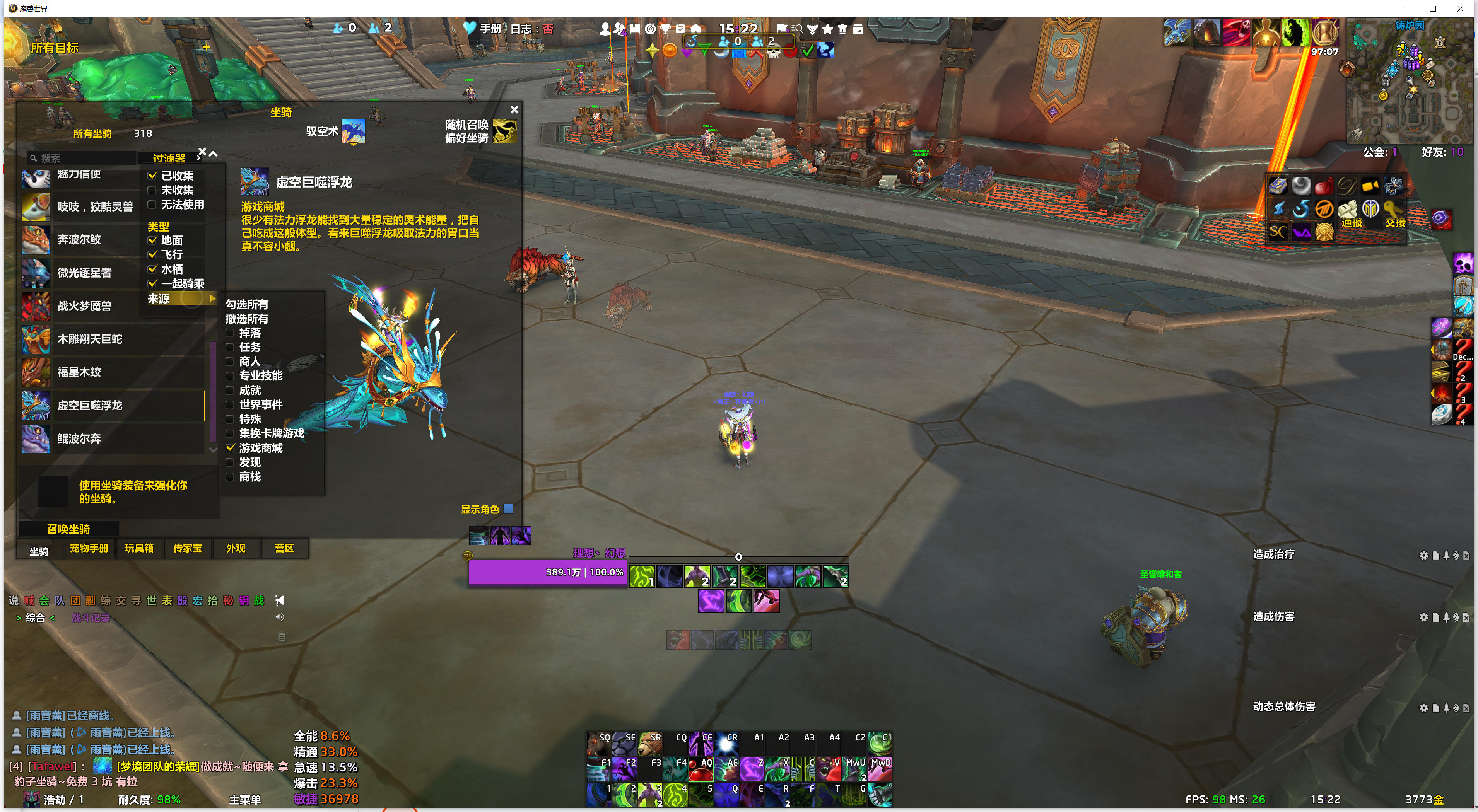This screenshot has width=1478, height=812.
Task: Toggle the 已收集 collected filter
Action: pyautogui.click(x=153, y=176)
